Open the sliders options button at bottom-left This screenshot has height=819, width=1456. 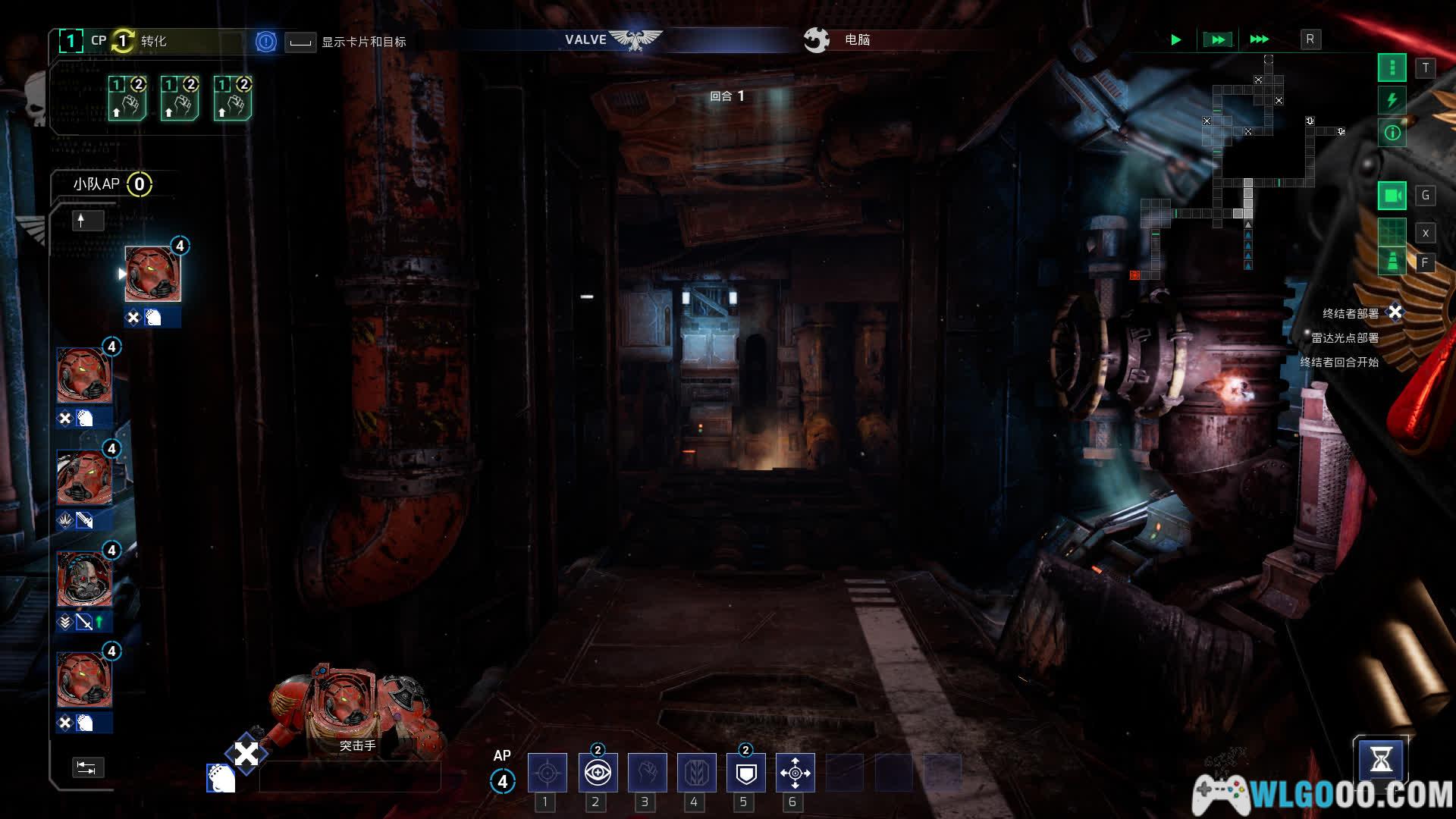click(87, 767)
